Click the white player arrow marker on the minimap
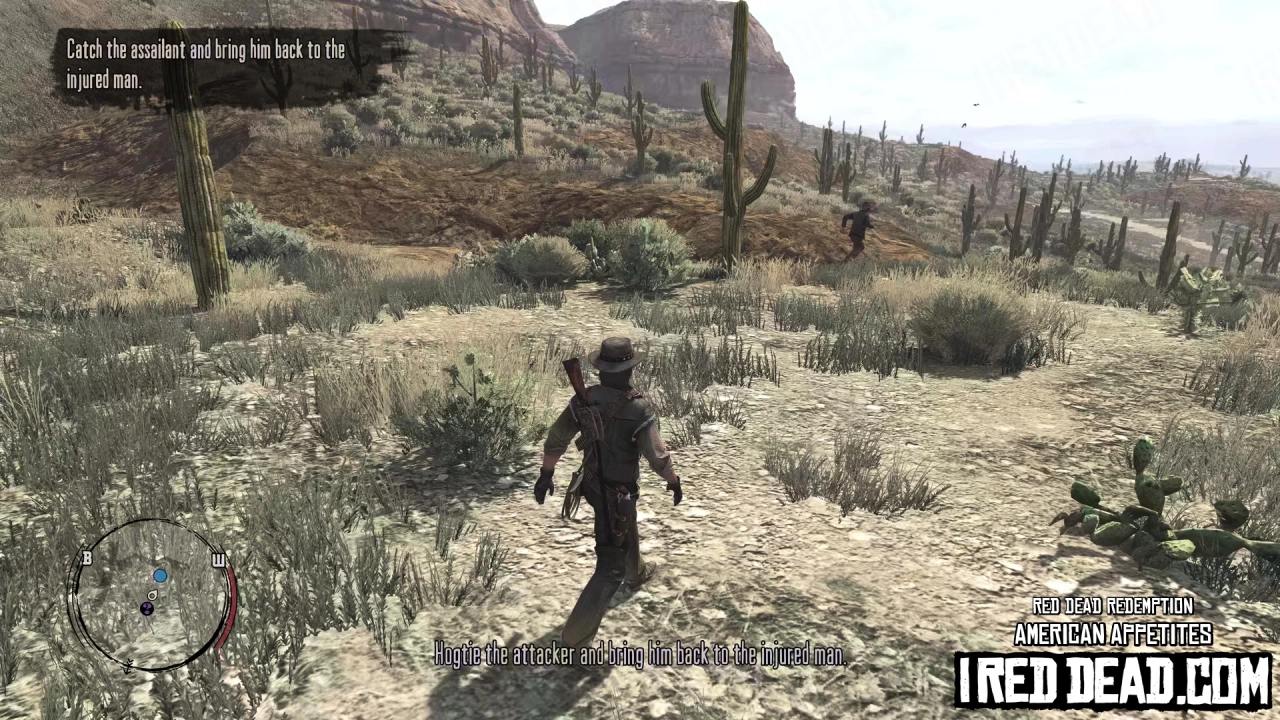The width and height of the screenshot is (1280, 720). pos(152,595)
